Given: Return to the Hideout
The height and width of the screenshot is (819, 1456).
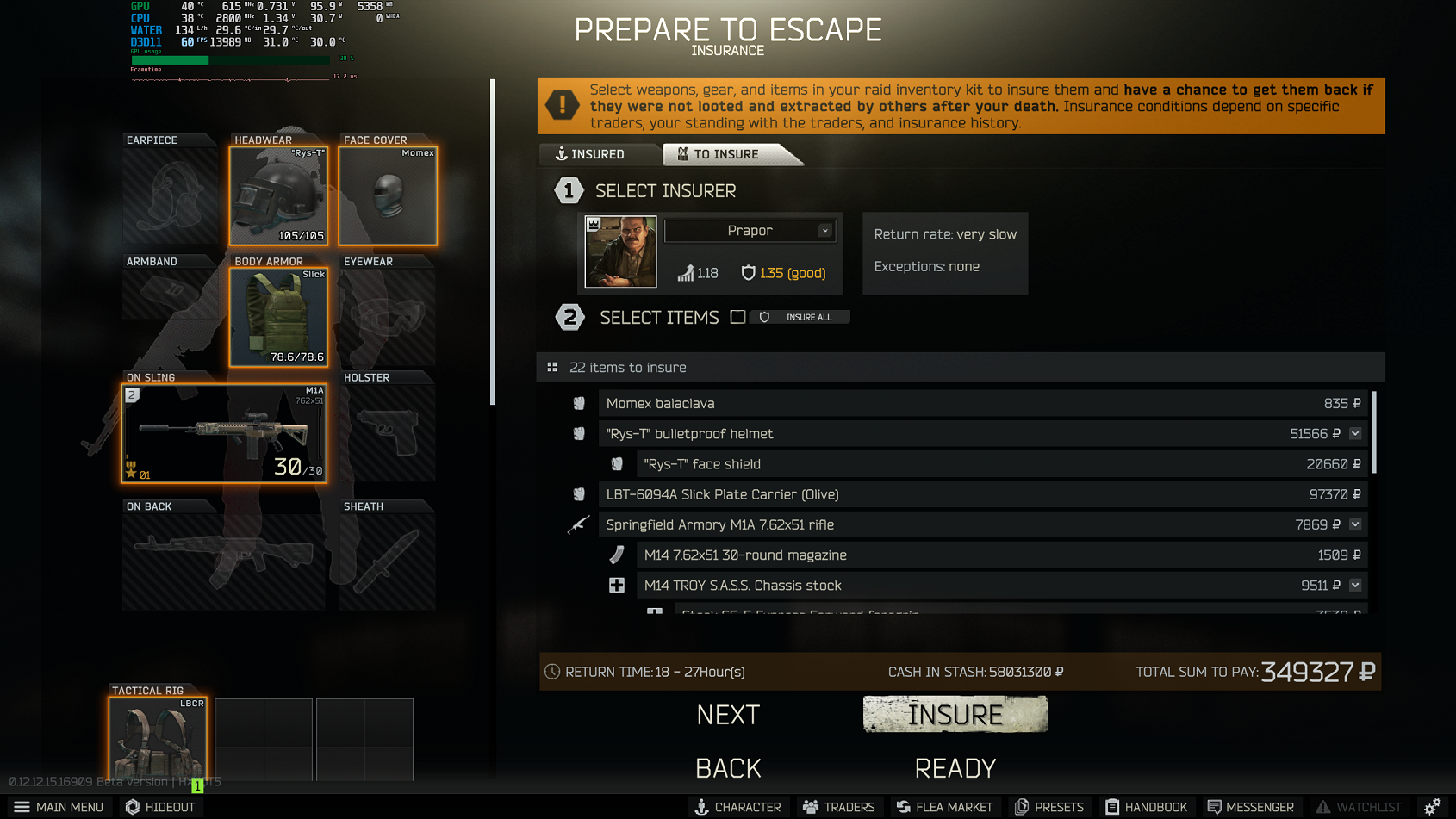Looking at the screenshot, I should click(160, 807).
